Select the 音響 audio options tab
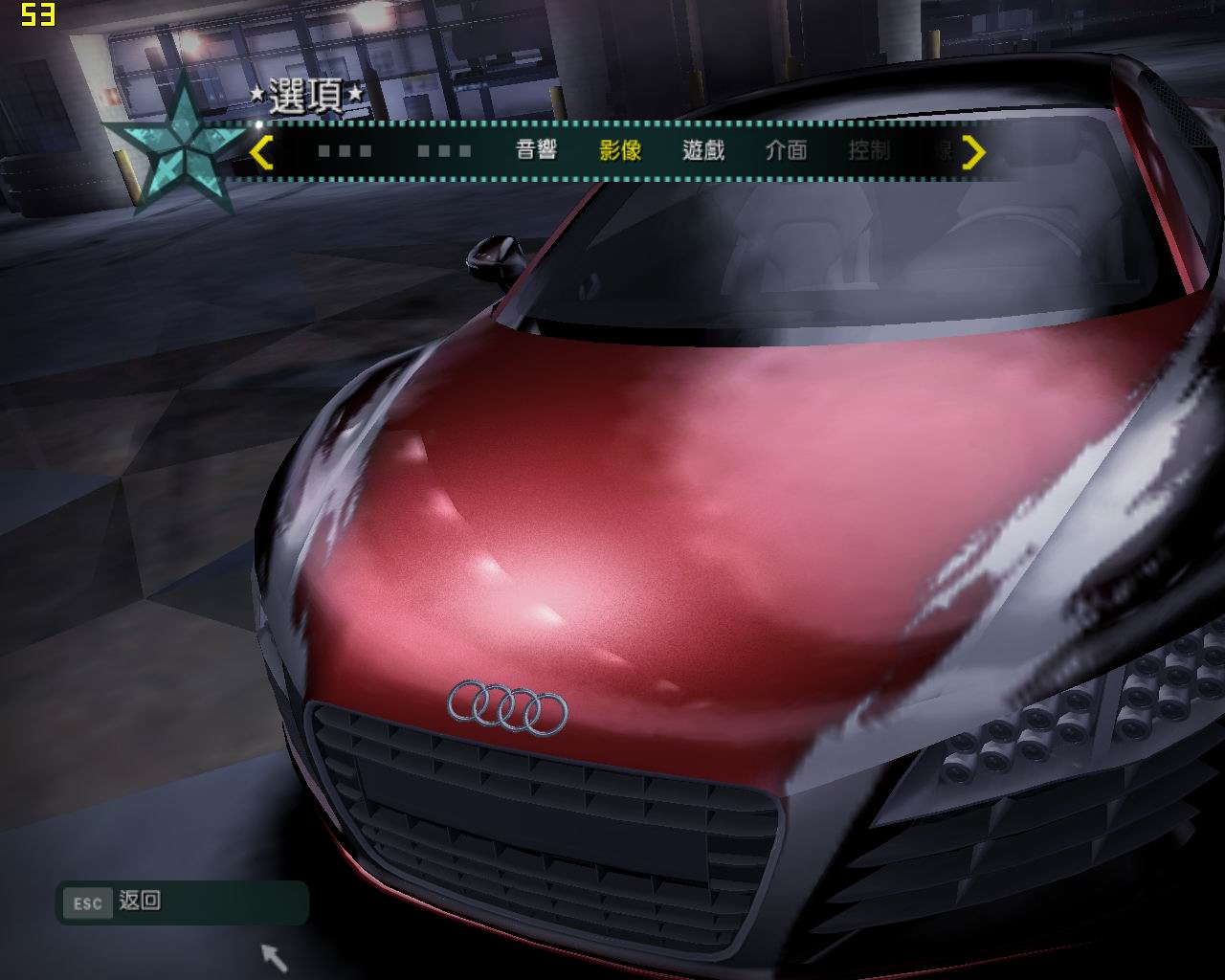The image size is (1225, 980). pos(536,150)
